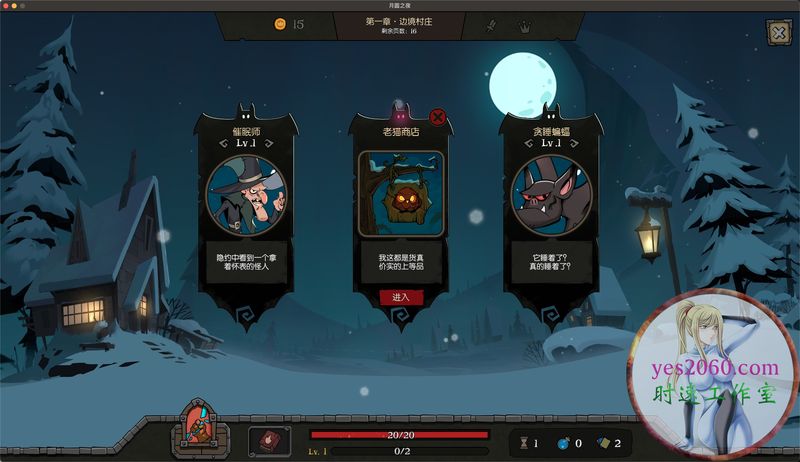Dismiss the 老猫商店 card with red X

437,117
